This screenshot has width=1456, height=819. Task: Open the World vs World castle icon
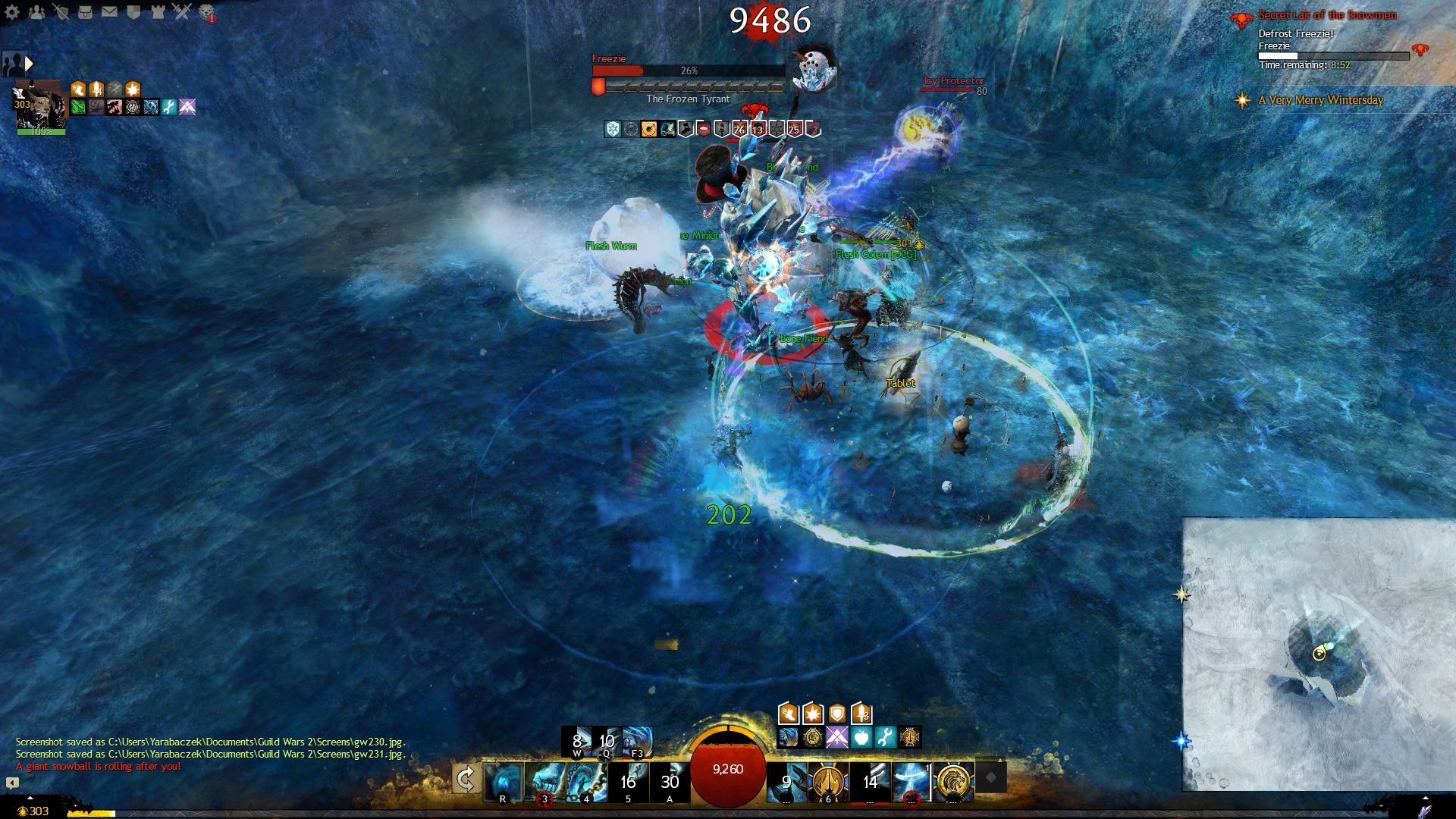coord(158,11)
